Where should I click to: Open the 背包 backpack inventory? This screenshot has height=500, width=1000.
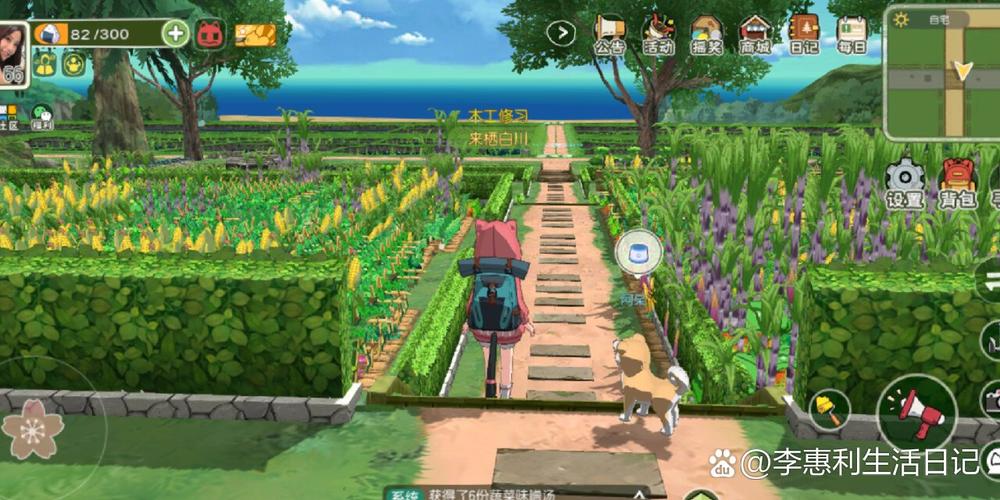point(958,184)
